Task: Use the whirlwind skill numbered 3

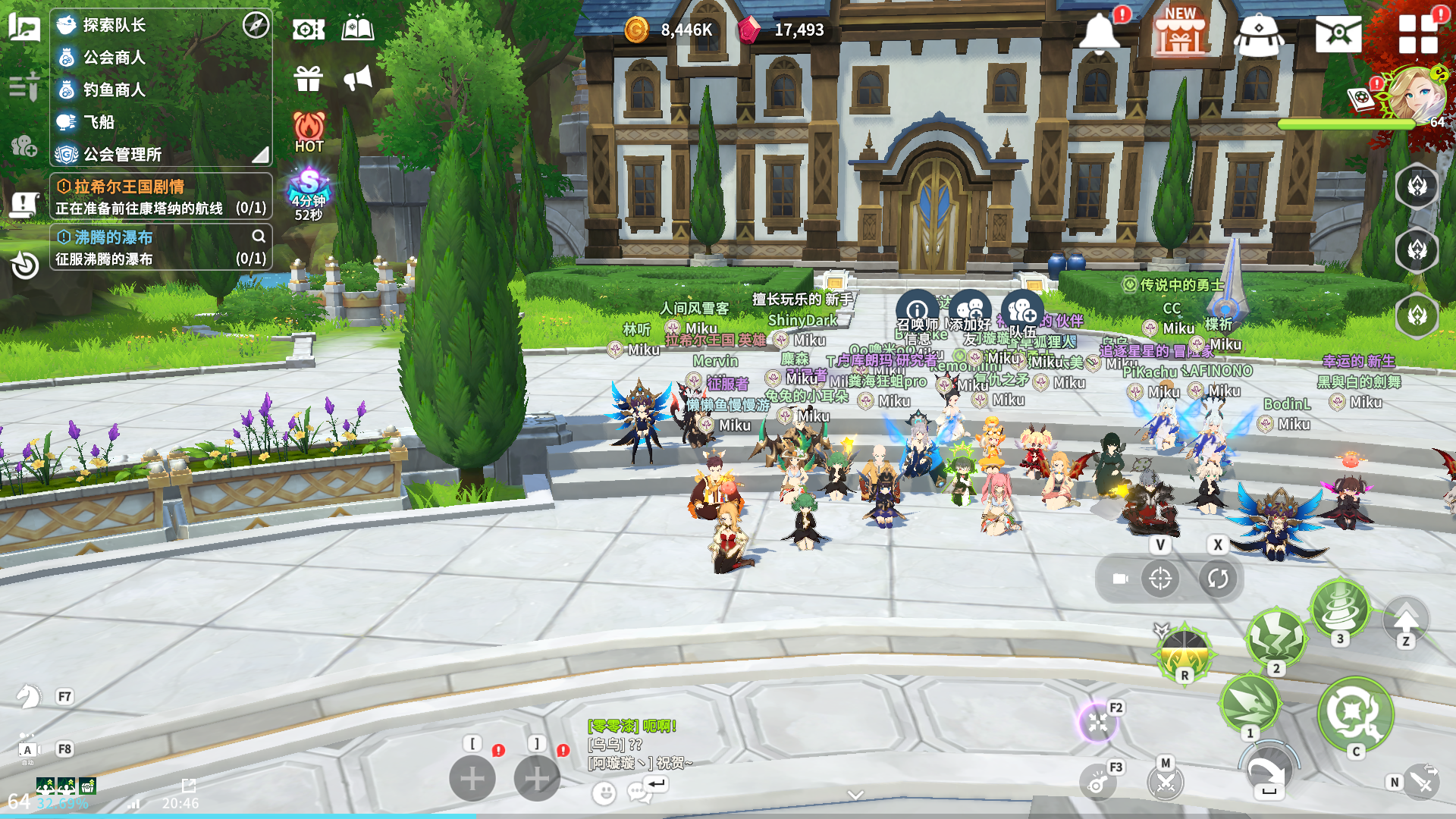Action: pos(1340,608)
